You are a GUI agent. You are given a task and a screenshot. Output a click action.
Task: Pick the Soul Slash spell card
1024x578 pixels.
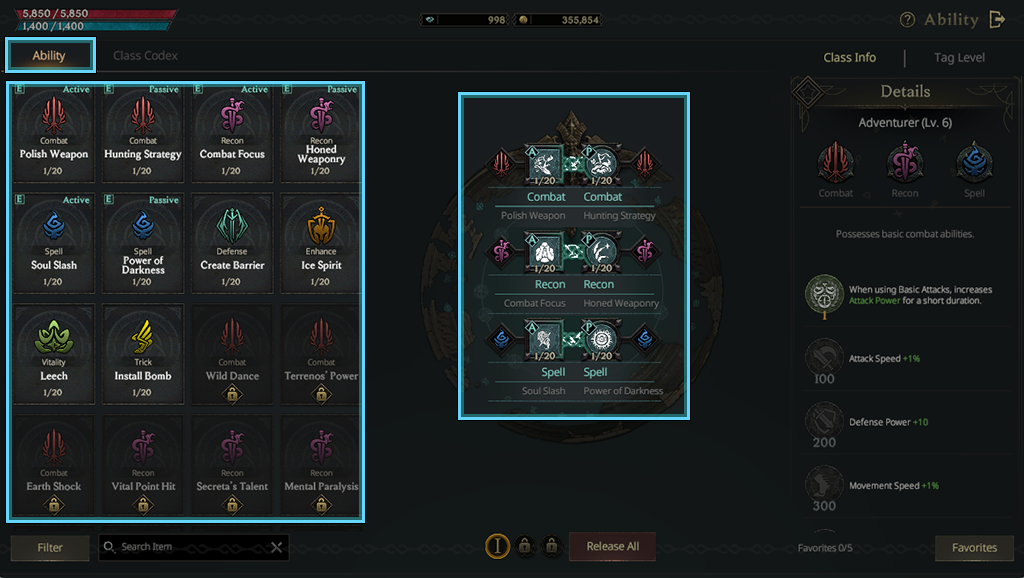tap(54, 244)
